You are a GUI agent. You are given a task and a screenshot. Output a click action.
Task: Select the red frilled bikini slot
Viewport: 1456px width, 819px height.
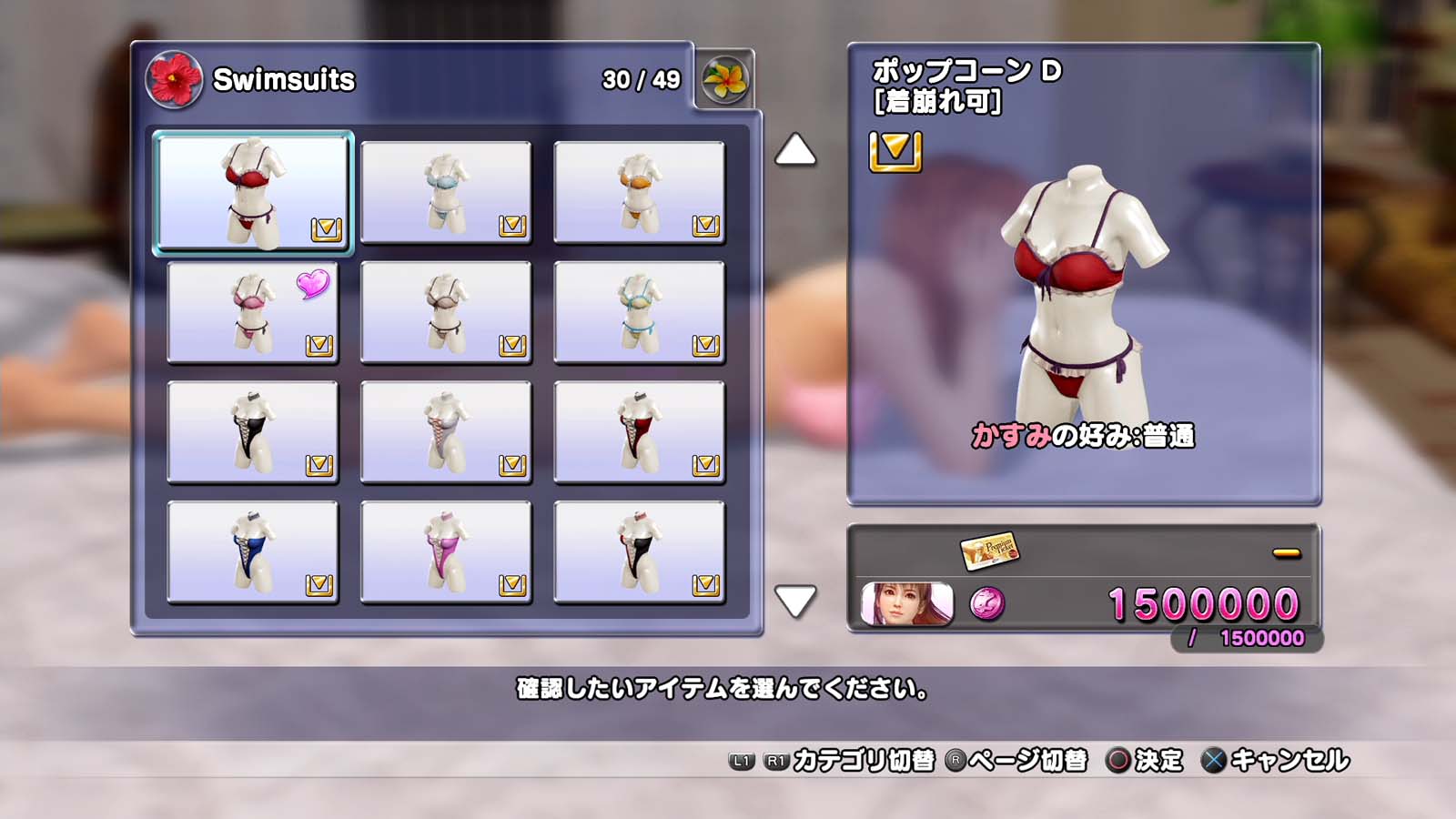(253, 192)
